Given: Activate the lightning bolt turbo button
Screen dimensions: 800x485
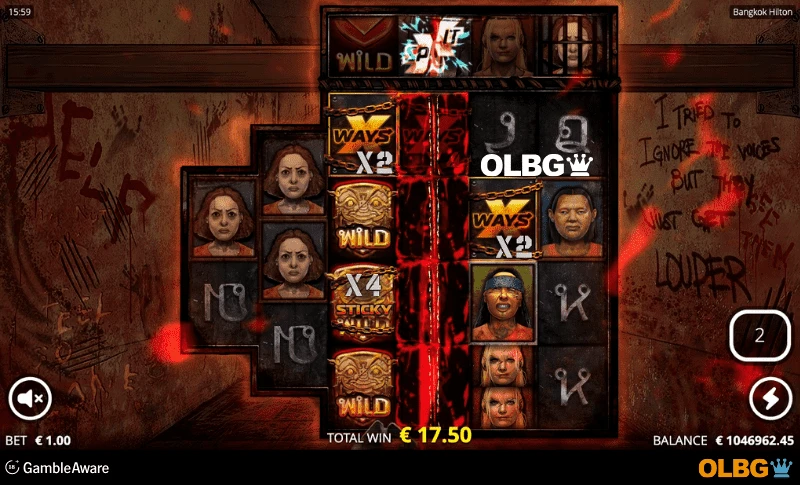Looking at the screenshot, I should click(770, 400).
